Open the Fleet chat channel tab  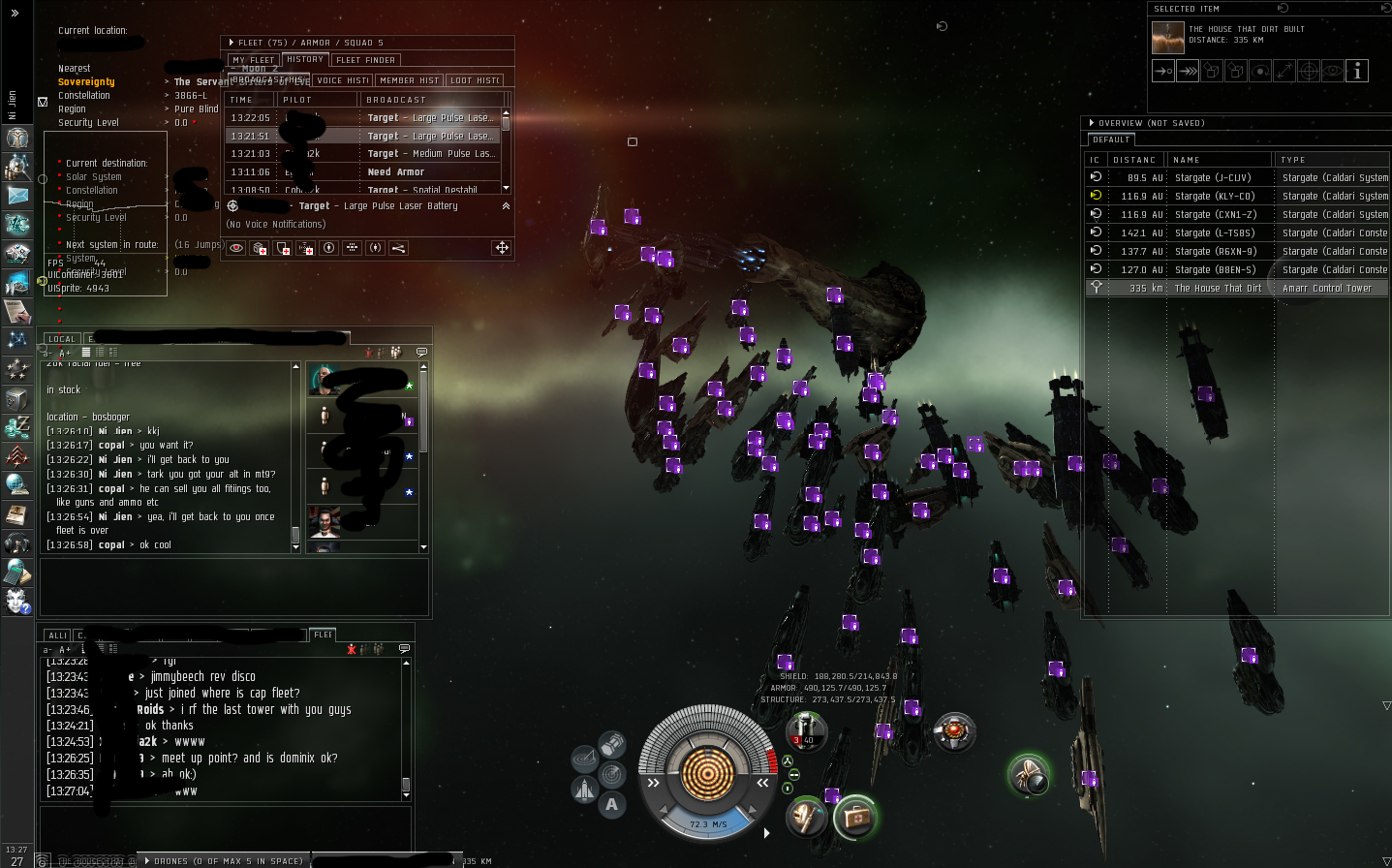(323, 635)
